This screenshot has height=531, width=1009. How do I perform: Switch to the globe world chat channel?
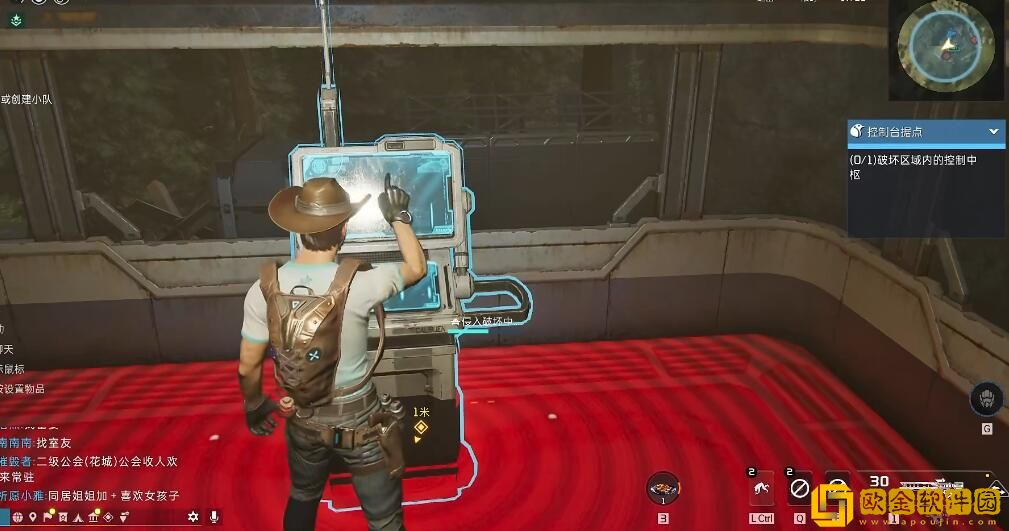pyautogui.click(x=16, y=517)
